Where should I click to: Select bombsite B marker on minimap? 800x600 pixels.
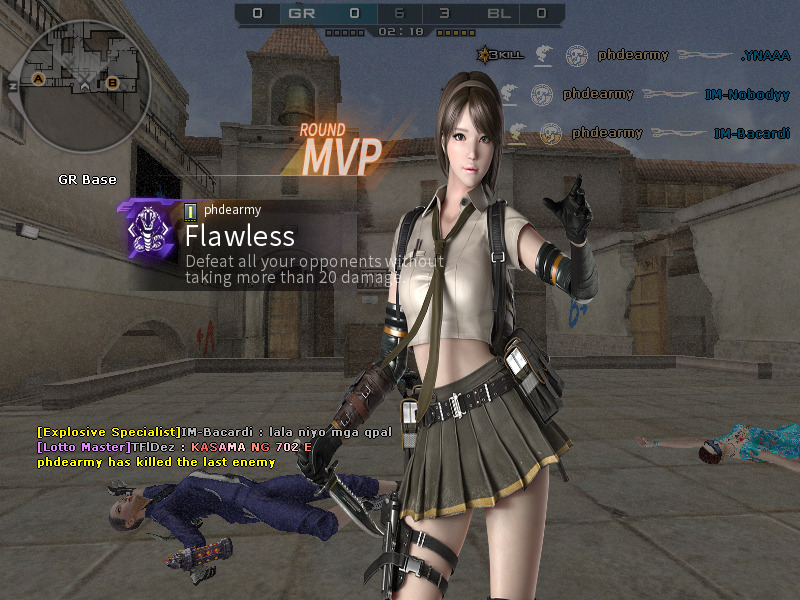coord(112,82)
